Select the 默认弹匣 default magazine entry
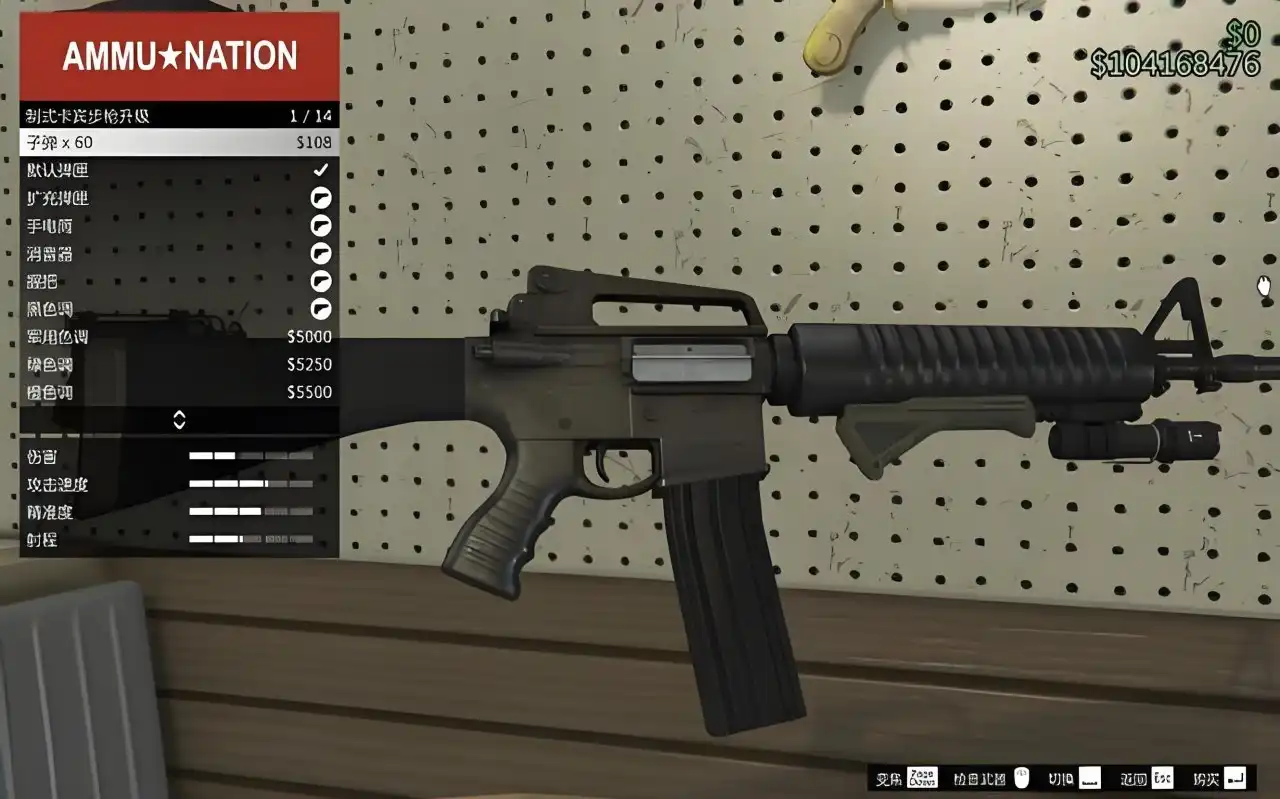This screenshot has width=1280, height=799. 179,171
